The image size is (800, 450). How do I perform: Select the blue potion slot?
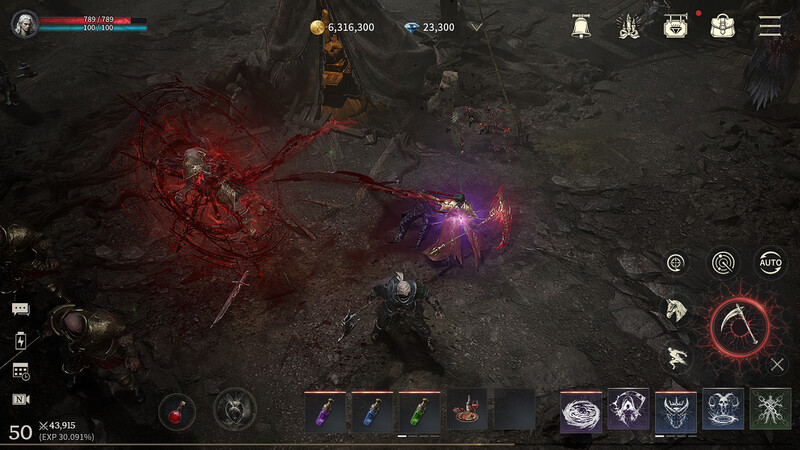point(372,410)
